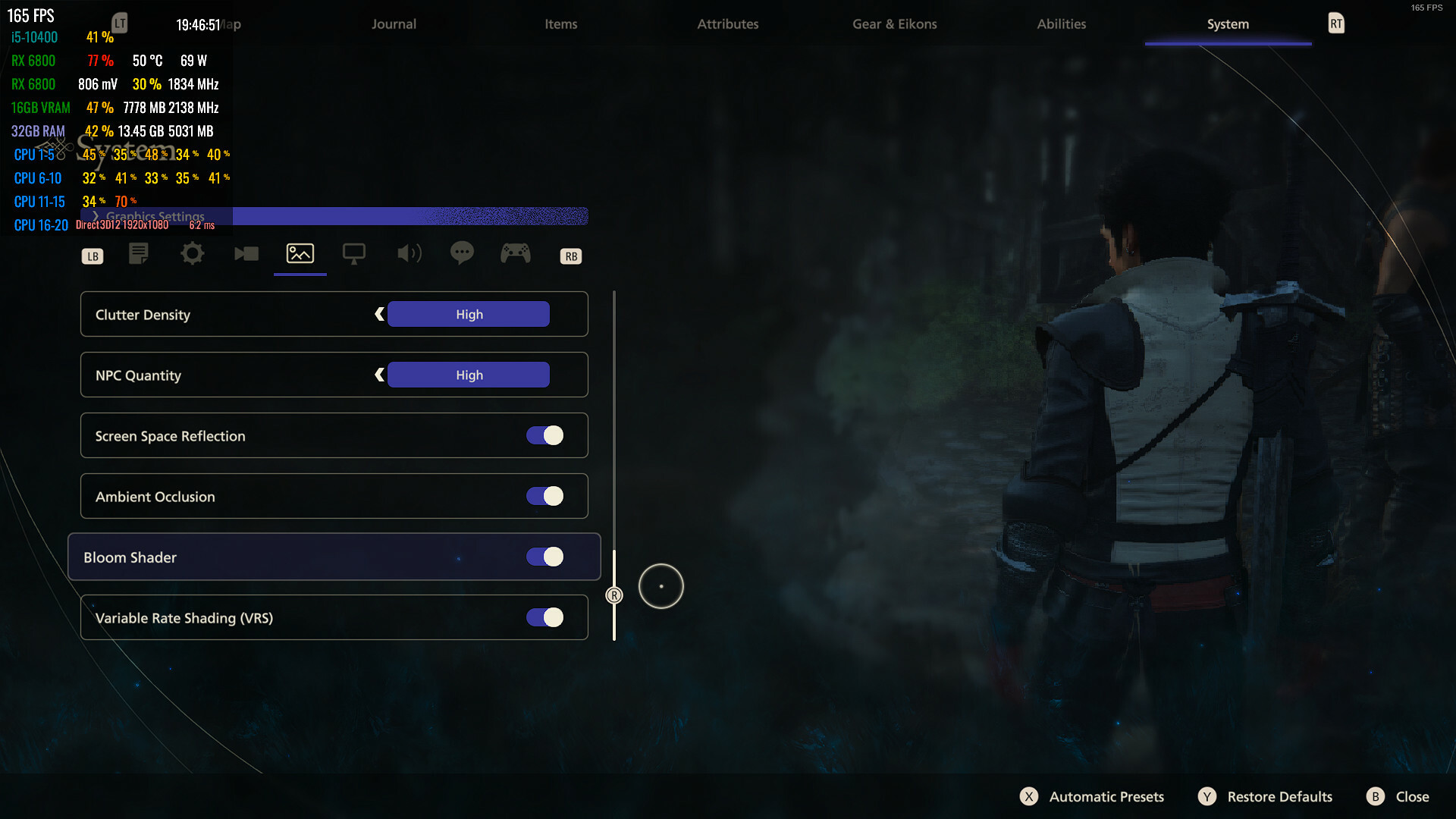1456x819 pixels.
Task: Go to the Attributes tab
Action: tap(727, 24)
